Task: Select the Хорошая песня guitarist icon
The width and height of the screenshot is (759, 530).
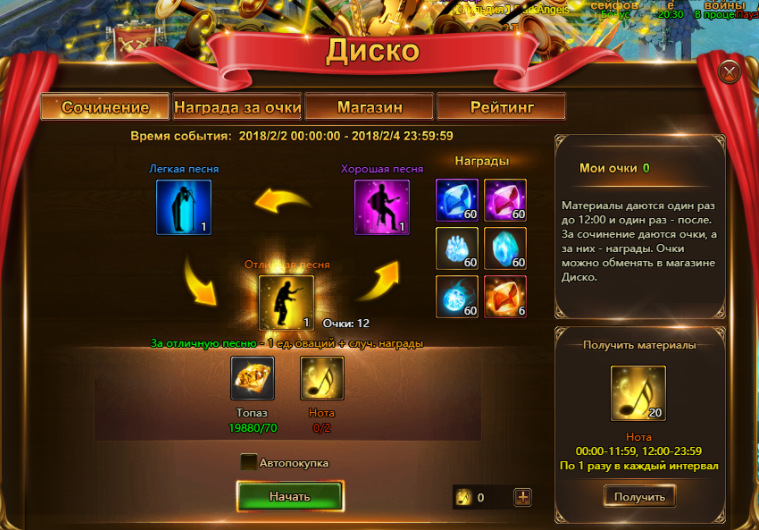Action: (382, 207)
